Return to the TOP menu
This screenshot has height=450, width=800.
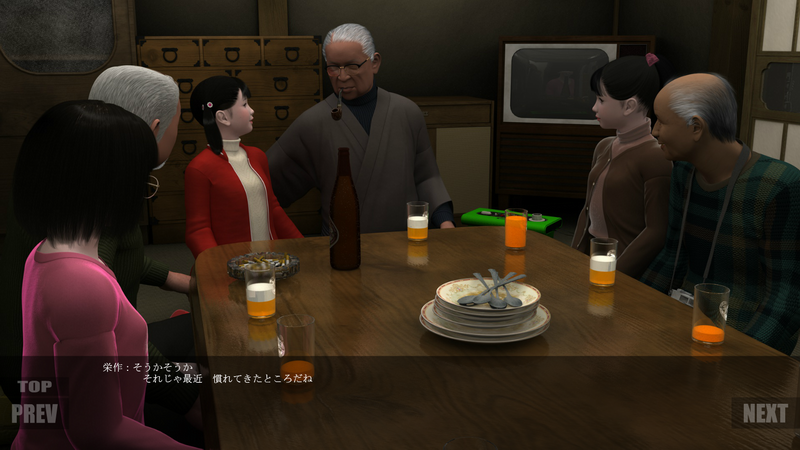click(34, 387)
